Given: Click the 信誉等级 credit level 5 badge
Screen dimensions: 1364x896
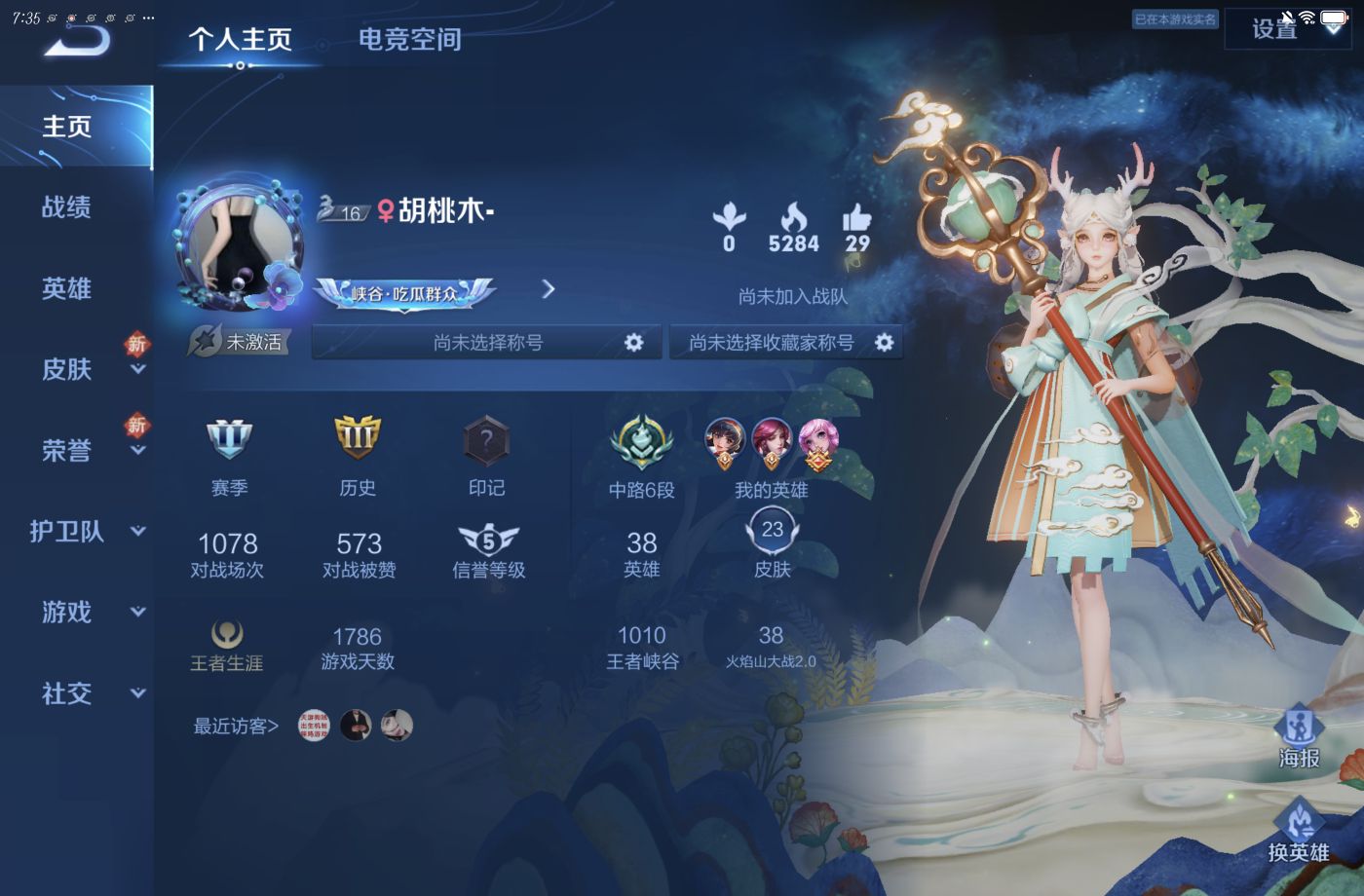Looking at the screenshot, I should coord(487,536).
